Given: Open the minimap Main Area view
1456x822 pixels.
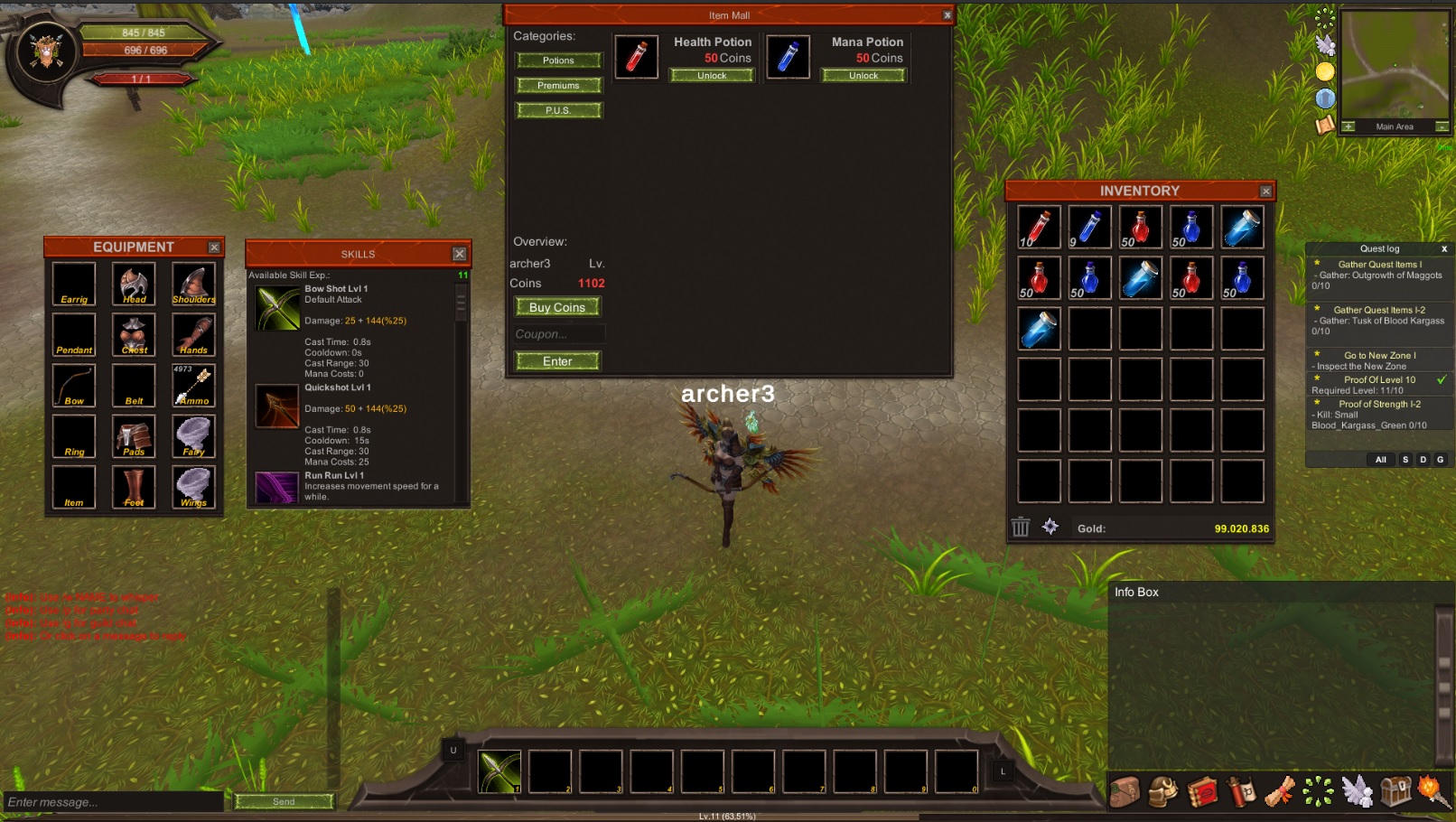Looking at the screenshot, I should [1395, 127].
